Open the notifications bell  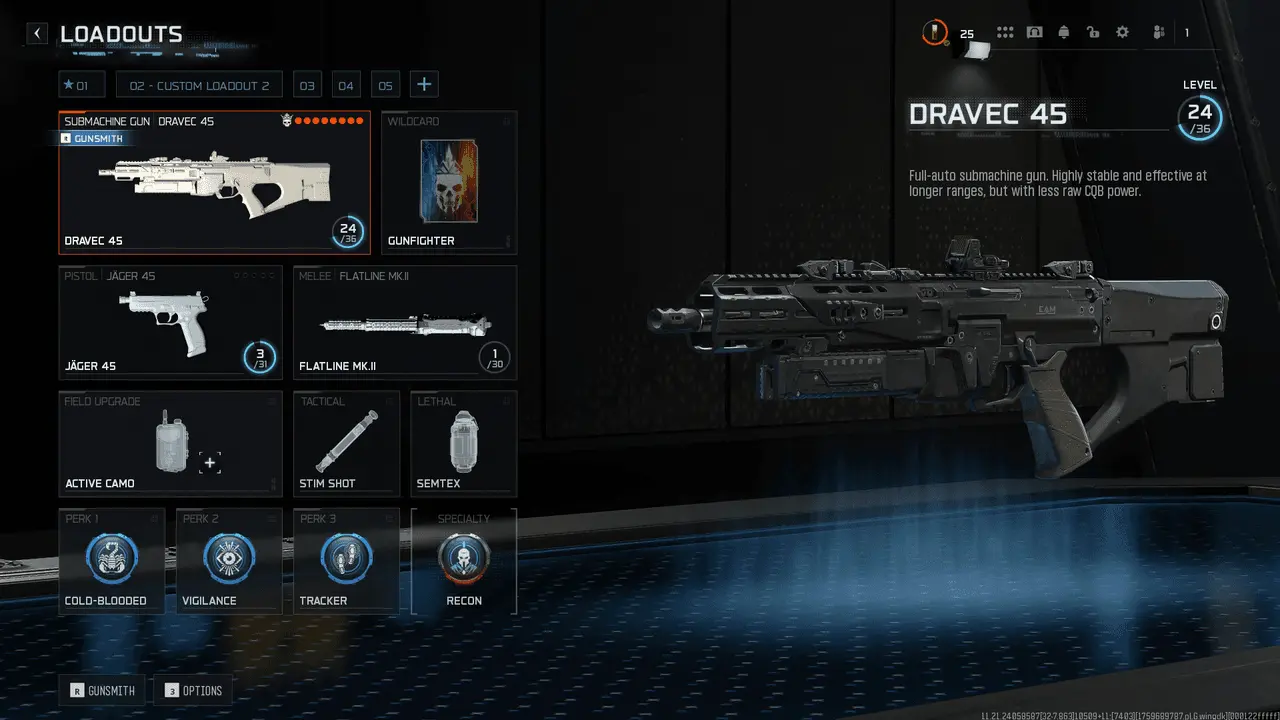[1064, 32]
